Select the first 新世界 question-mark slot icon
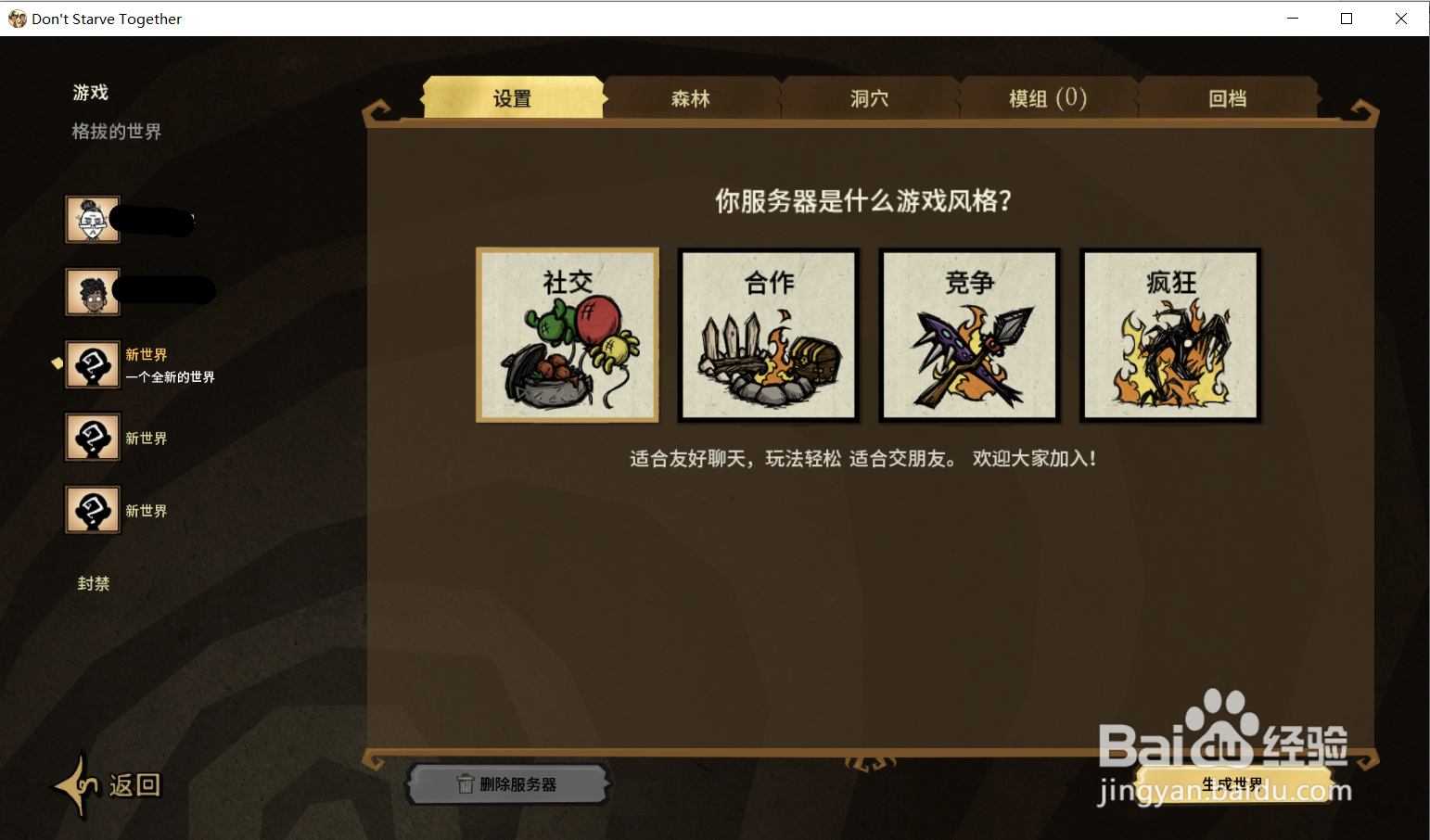 click(92, 364)
